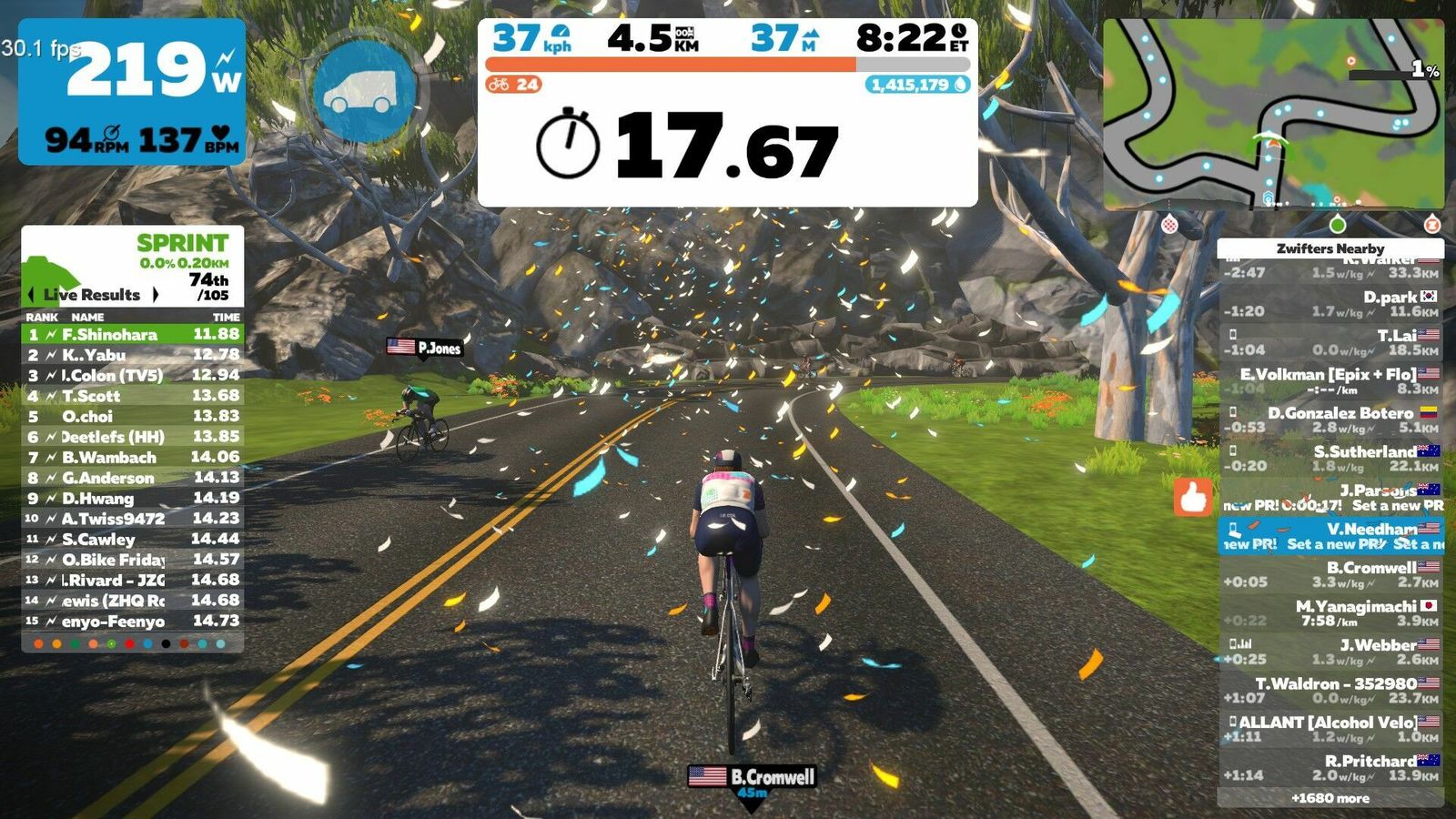Select S.Sutherland in the nearby riders list
This screenshot has height=819, width=1456.
(1330, 458)
